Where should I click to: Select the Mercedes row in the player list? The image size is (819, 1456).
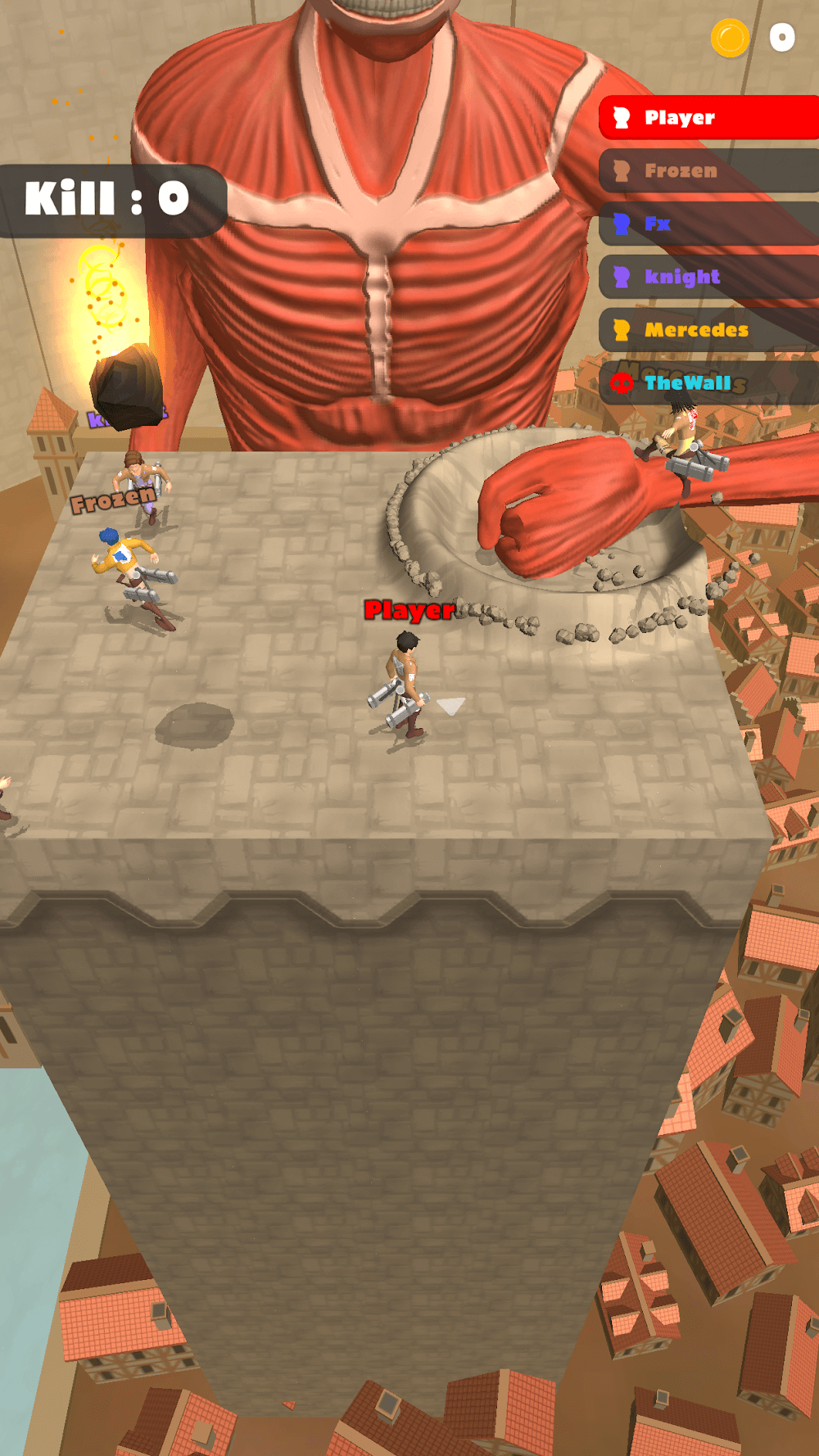coord(708,330)
